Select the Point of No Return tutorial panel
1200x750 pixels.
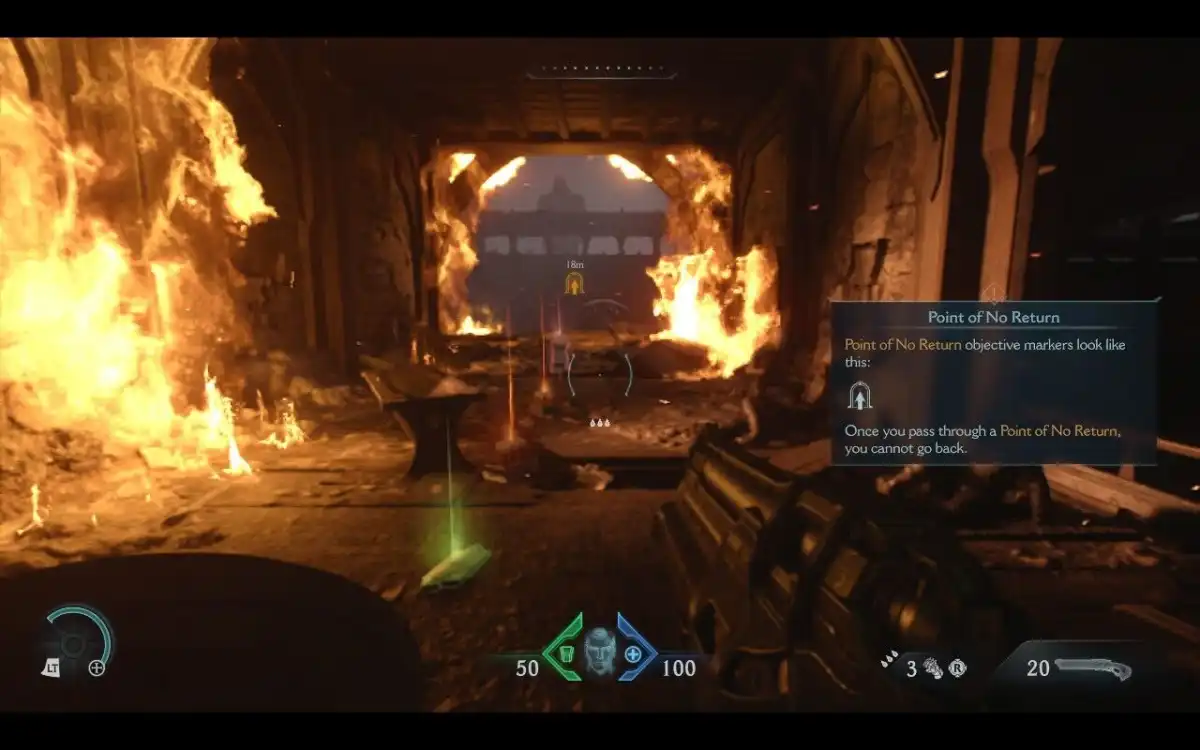[x=994, y=382]
